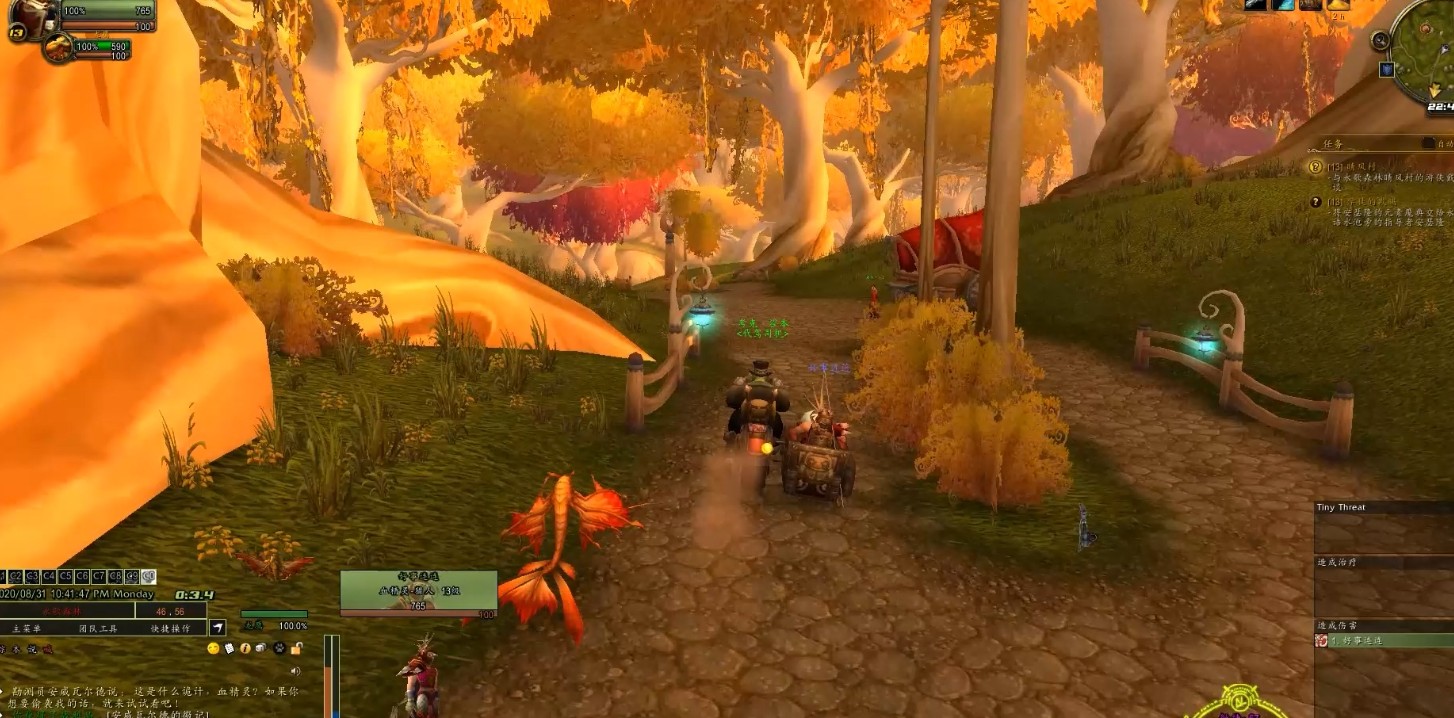This screenshot has width=1454, height=718.
Task: Select the pet portrait frame
Action: pyautogui.click(x=57, y=47)
